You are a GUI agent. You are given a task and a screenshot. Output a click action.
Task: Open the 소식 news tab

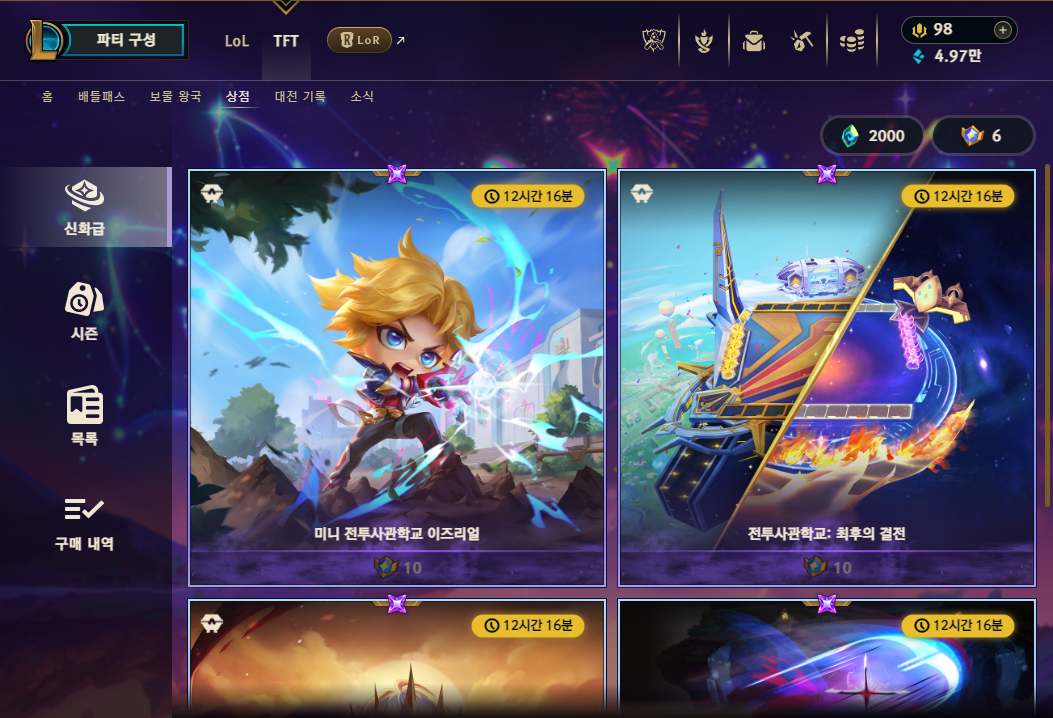click(362, 97)
